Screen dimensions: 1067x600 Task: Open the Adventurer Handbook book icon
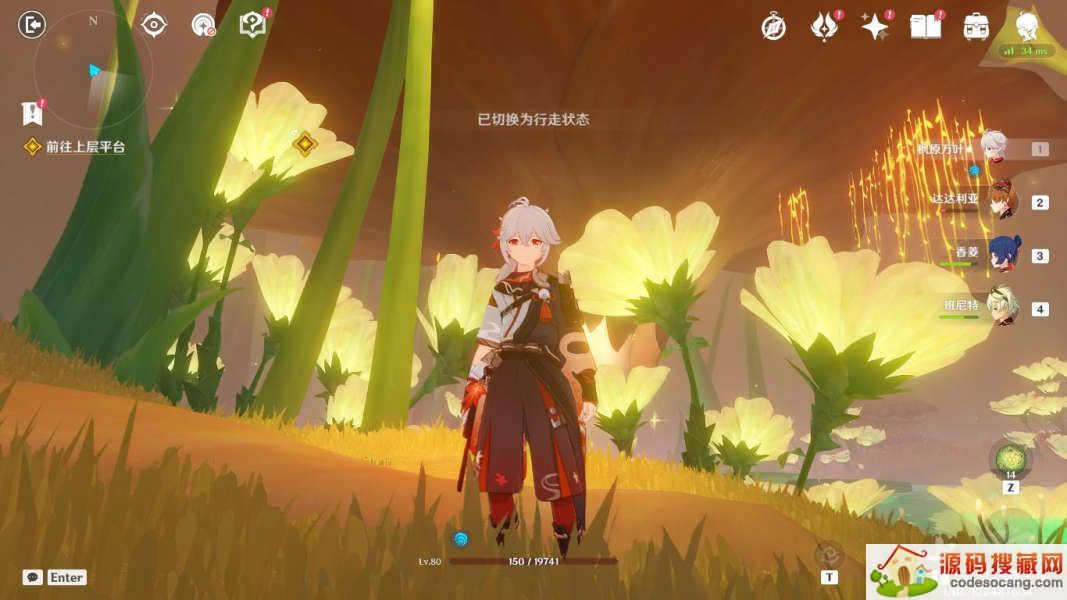pos(926,27)
